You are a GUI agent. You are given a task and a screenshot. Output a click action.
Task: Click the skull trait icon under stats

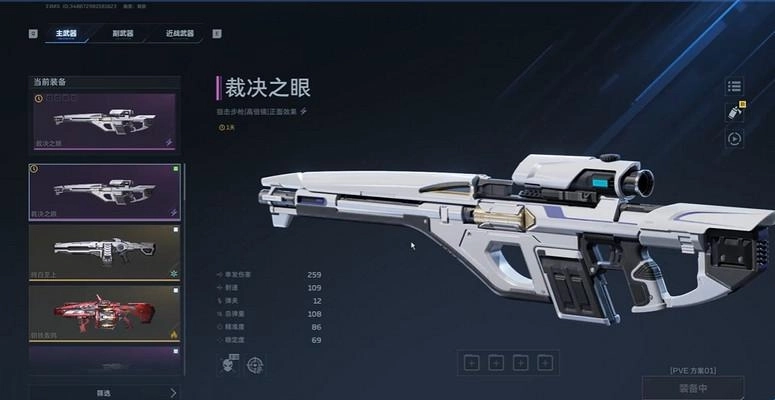227,366
